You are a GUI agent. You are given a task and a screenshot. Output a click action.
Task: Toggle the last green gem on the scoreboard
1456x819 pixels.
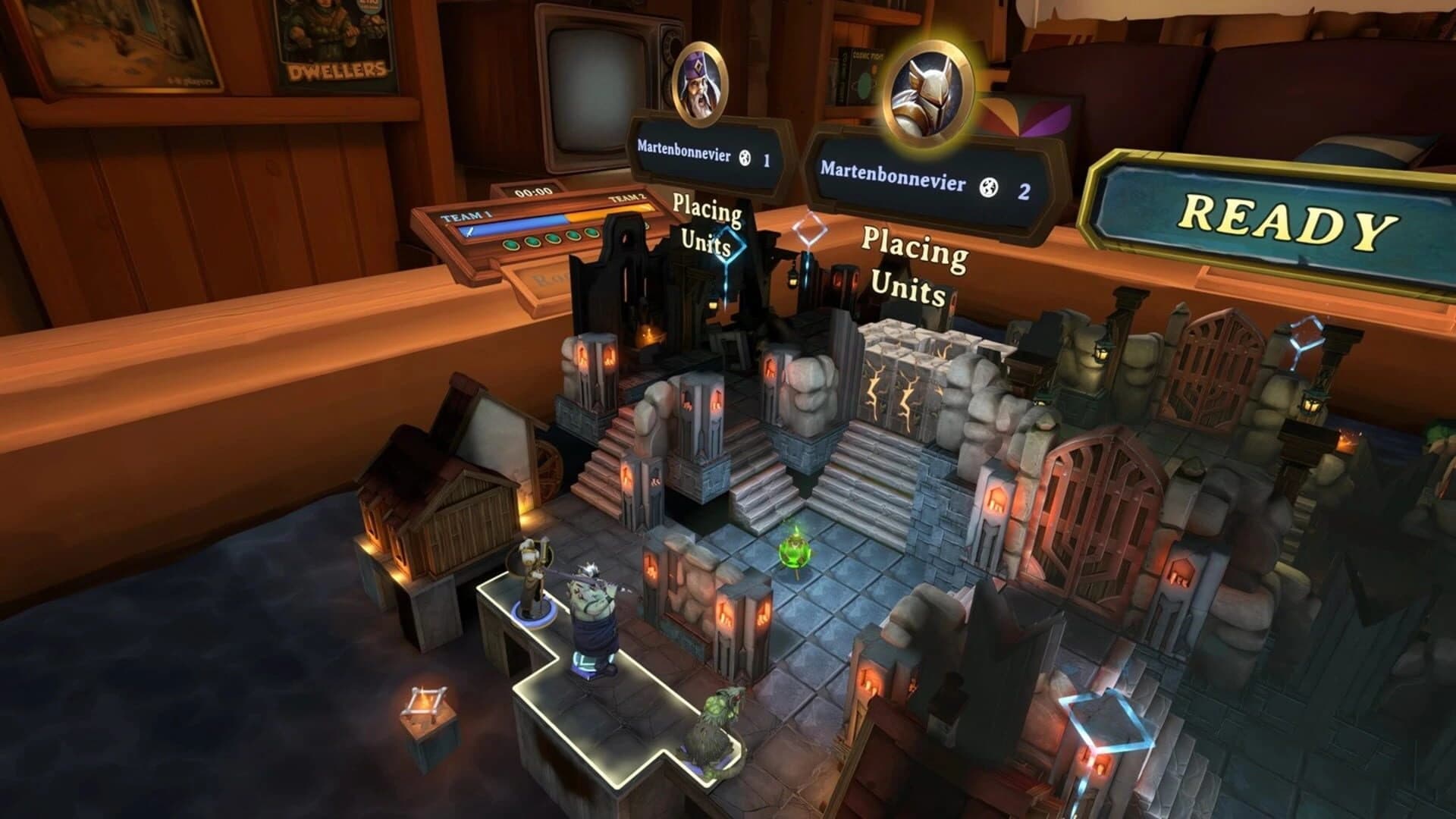tap(591, 232)
